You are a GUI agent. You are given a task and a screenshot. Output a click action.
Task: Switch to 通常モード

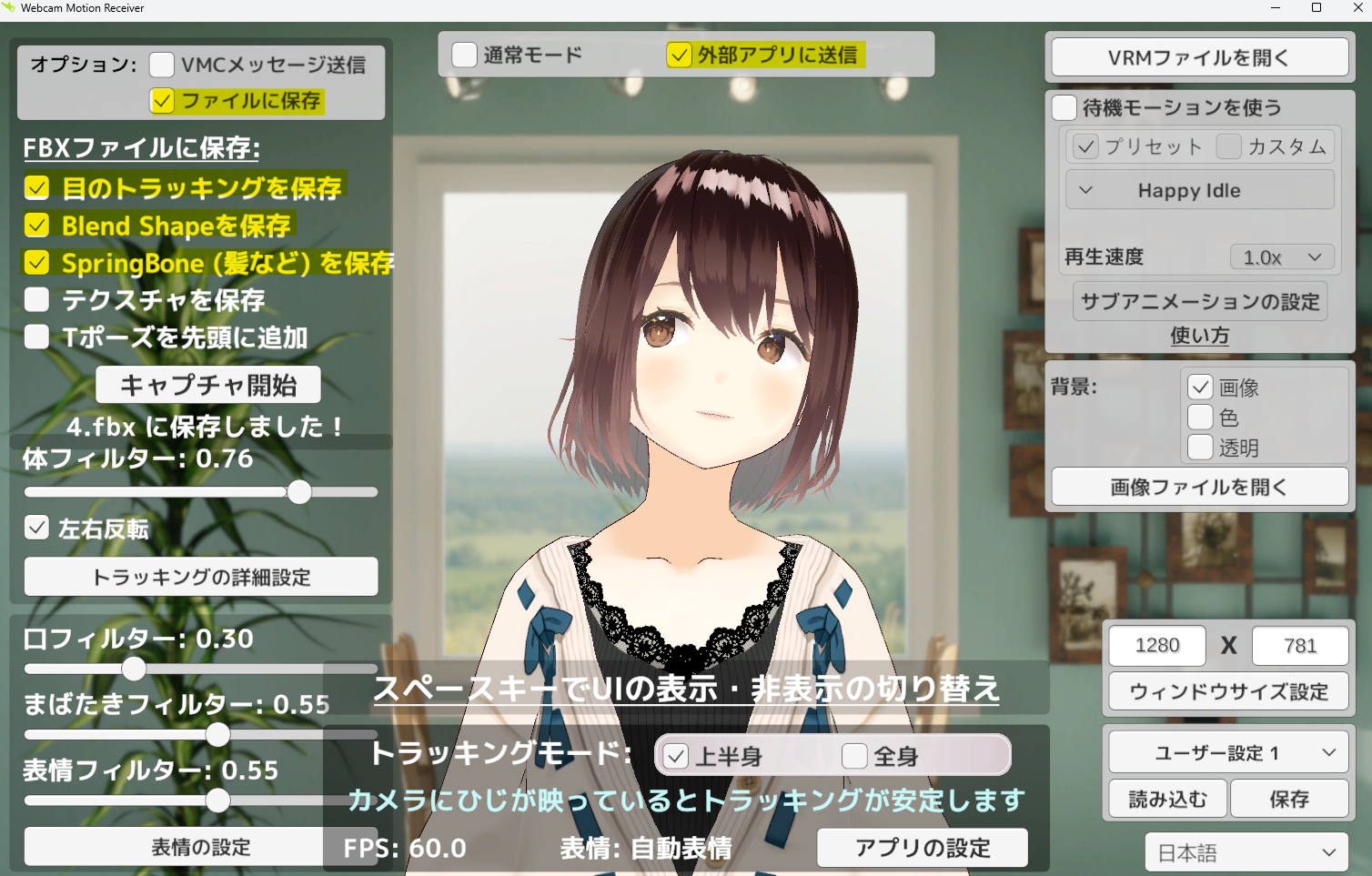(x=465, y=55)
